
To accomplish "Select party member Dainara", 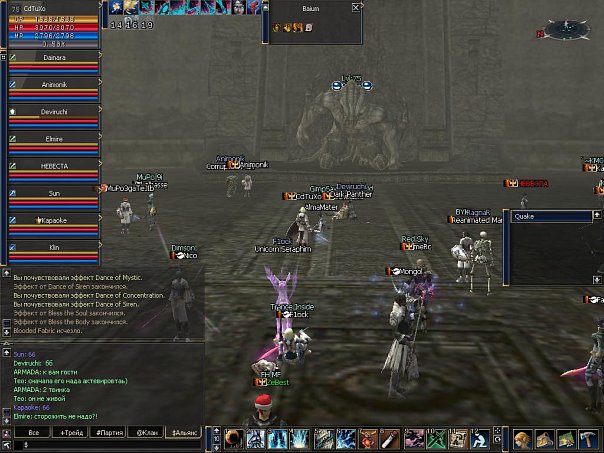I will coord(54,58).
